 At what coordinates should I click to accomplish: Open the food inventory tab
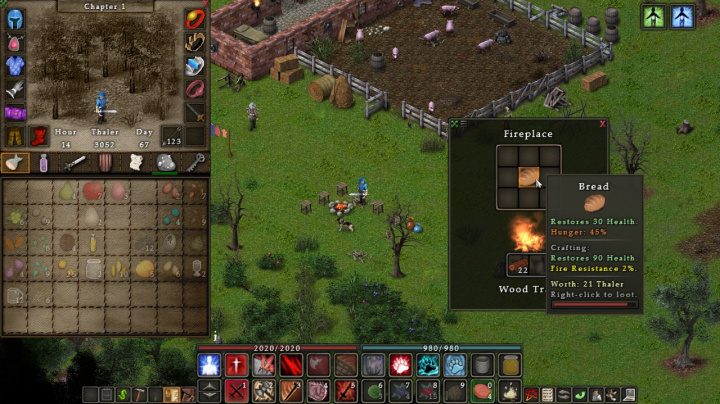(x=15, y=162)
